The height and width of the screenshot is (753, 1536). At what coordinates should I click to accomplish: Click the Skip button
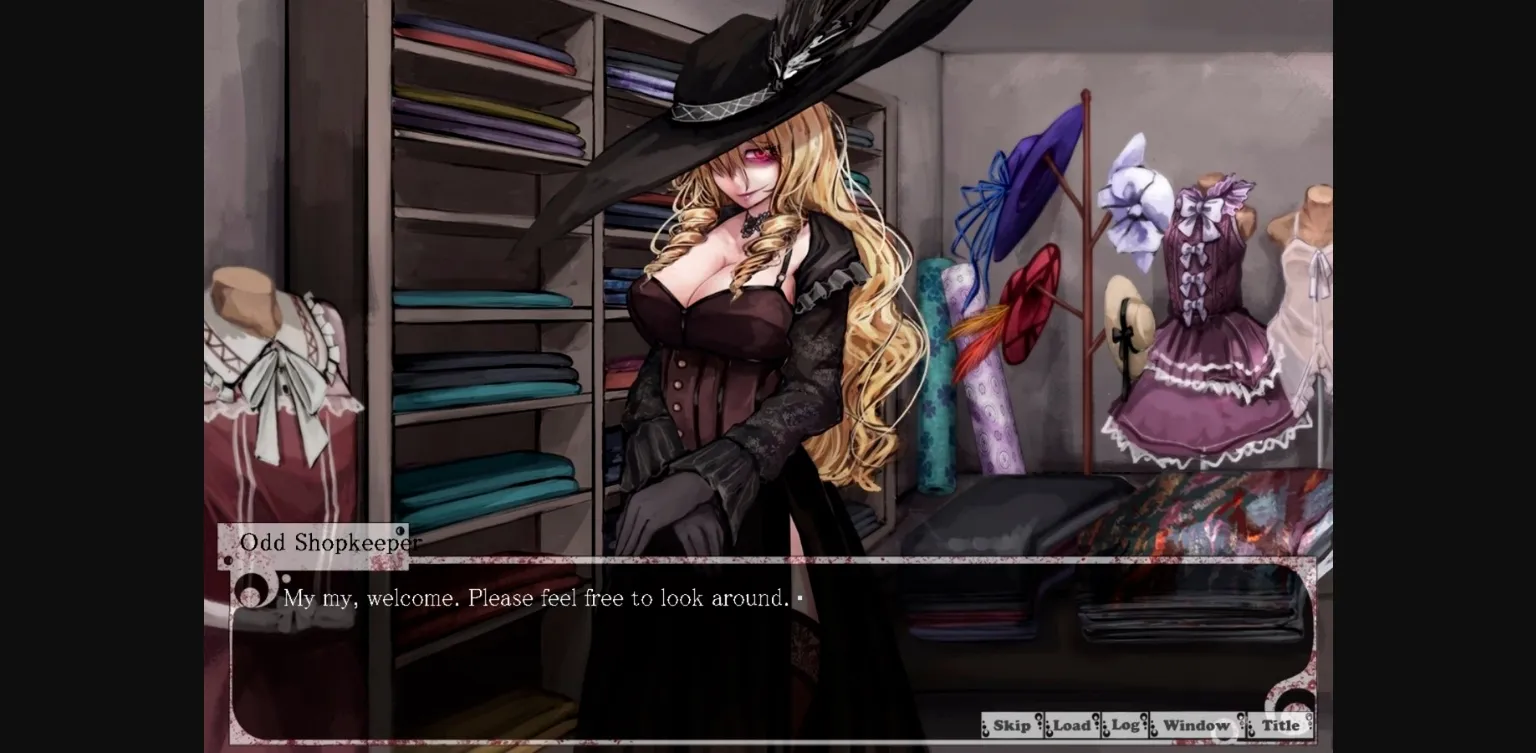point(1011,725)
